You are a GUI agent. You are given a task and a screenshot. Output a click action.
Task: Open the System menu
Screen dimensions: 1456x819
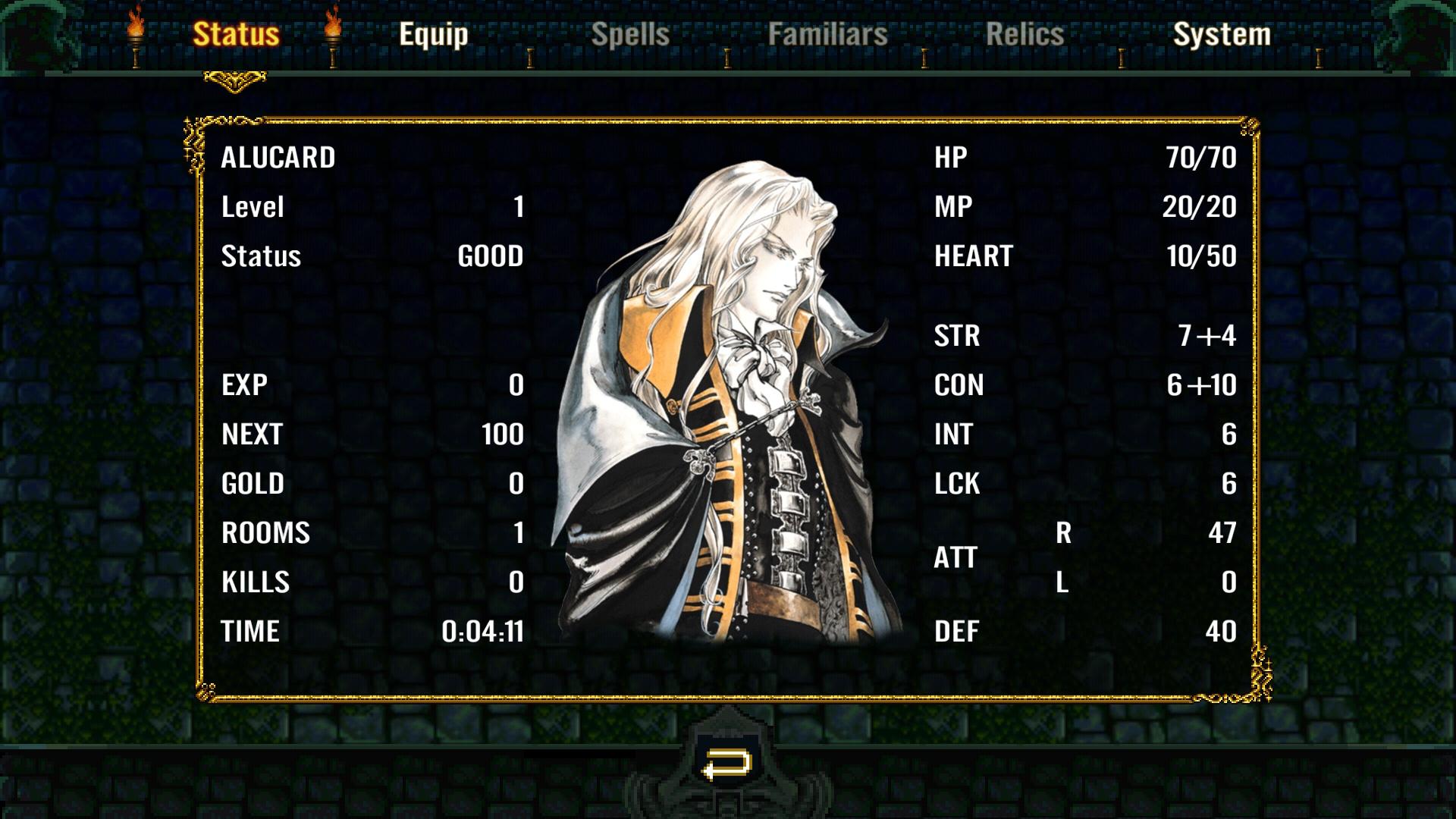1222,33
